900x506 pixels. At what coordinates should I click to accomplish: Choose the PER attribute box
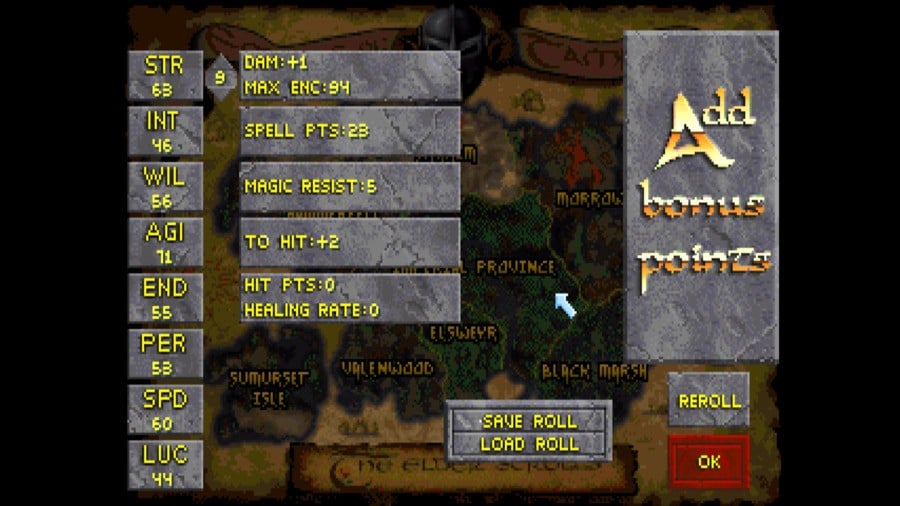(x=165, y=353)
